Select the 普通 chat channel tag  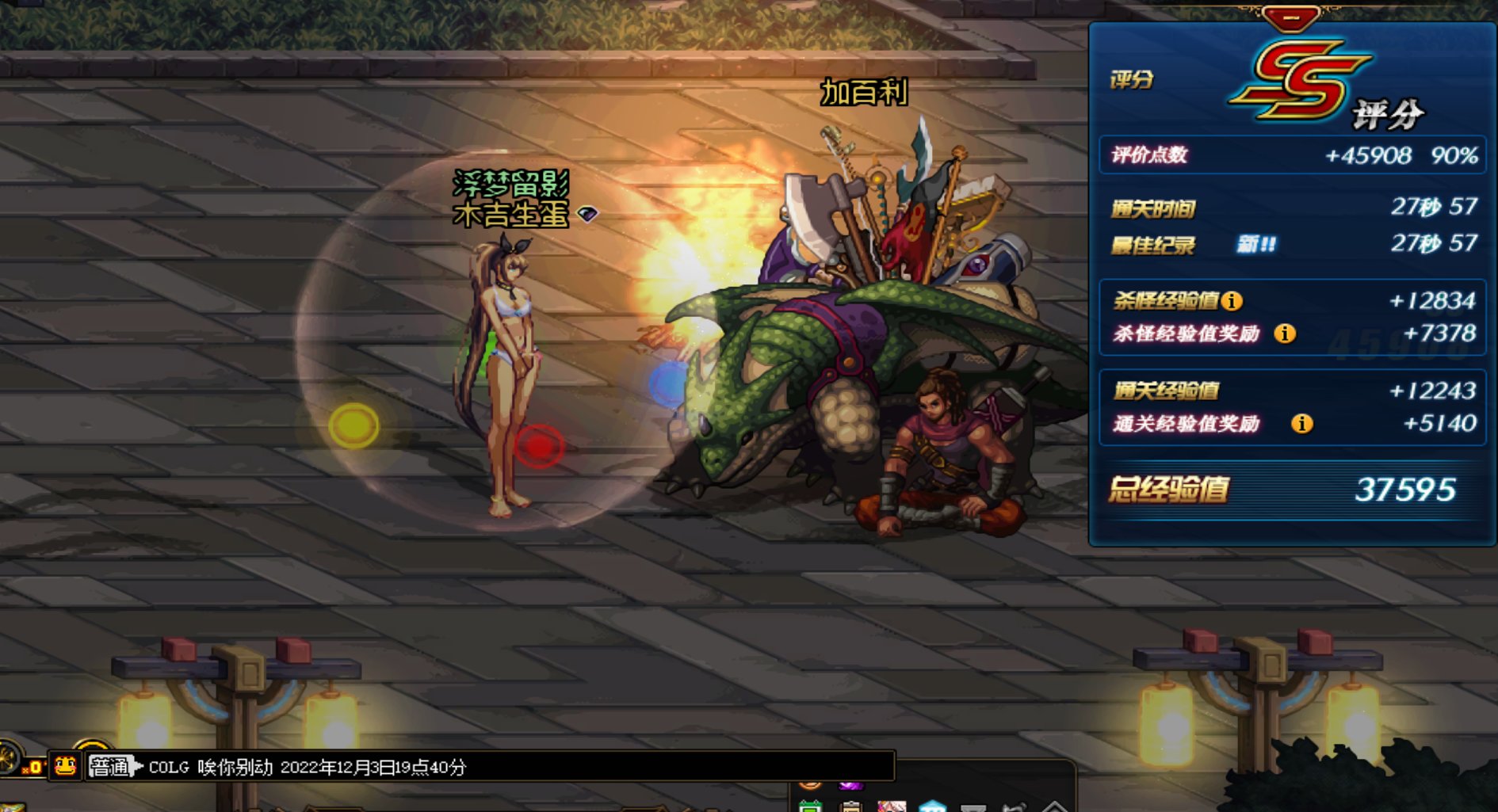click(x=109, y=767)
